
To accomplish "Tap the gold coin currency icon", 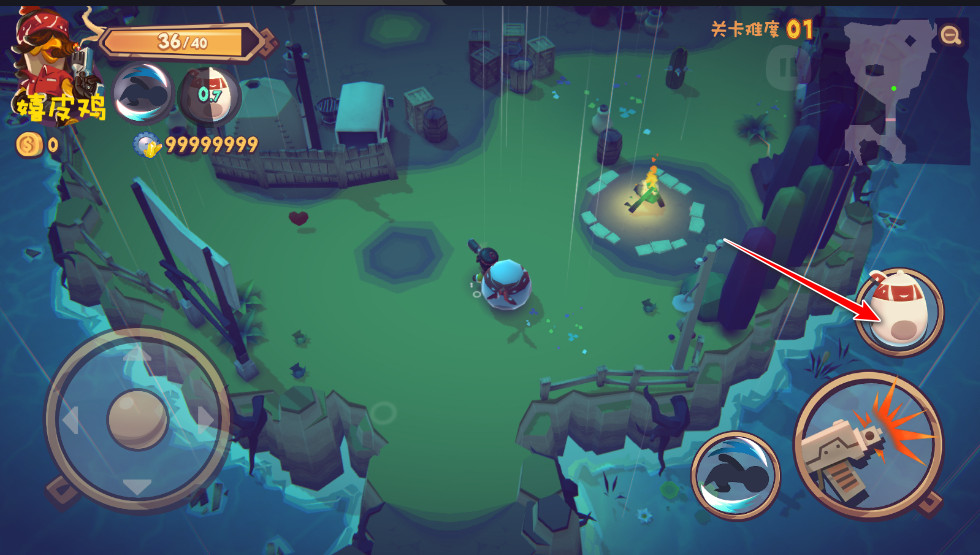I will pyautogui.click(x=28, y=145).
